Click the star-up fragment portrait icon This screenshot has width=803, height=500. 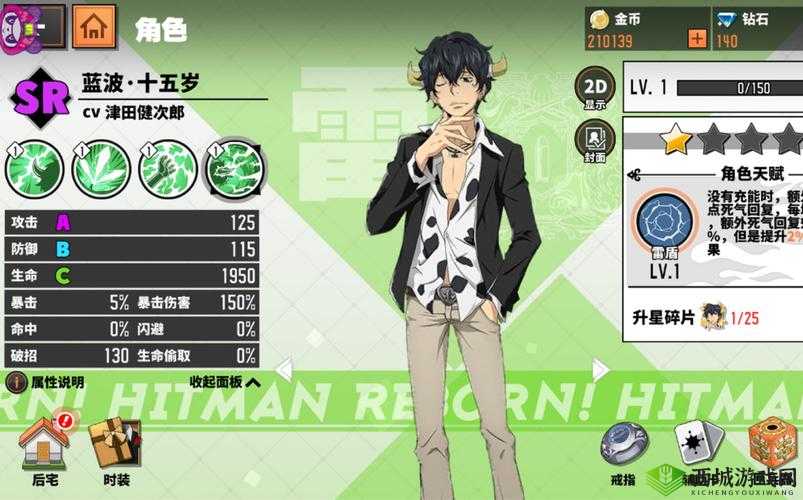click(713, 316)
